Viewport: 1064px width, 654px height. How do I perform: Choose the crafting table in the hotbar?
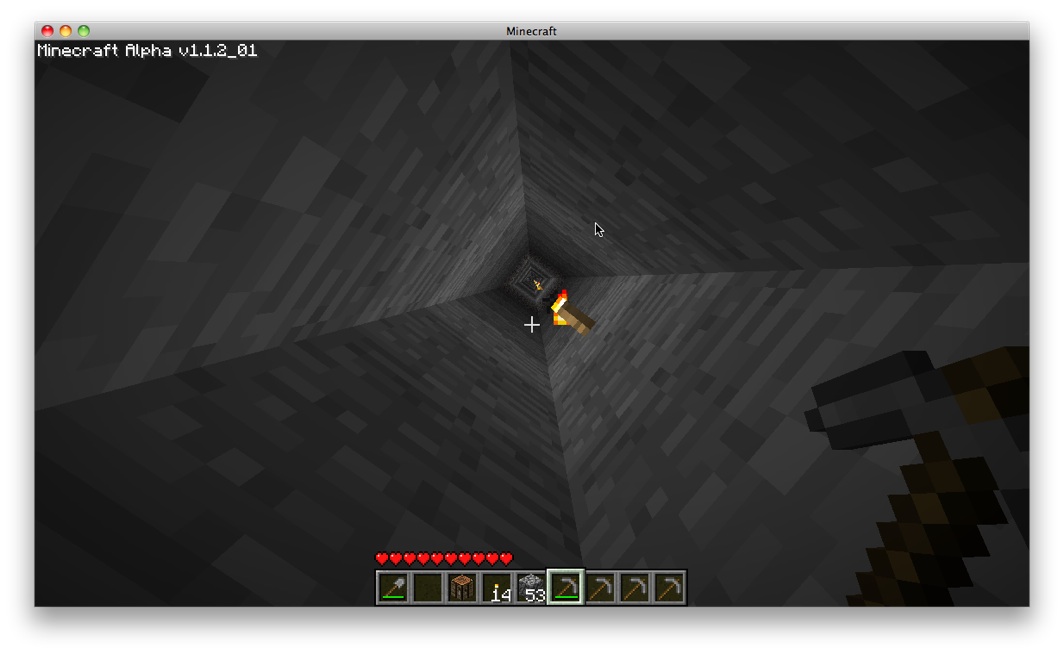point(462,588)
